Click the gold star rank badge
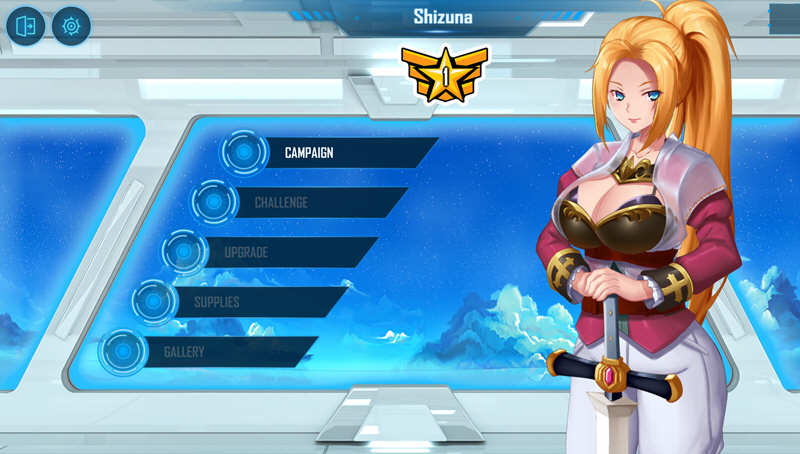Viewport: 800px width, 454px height. tap(444, 73)
